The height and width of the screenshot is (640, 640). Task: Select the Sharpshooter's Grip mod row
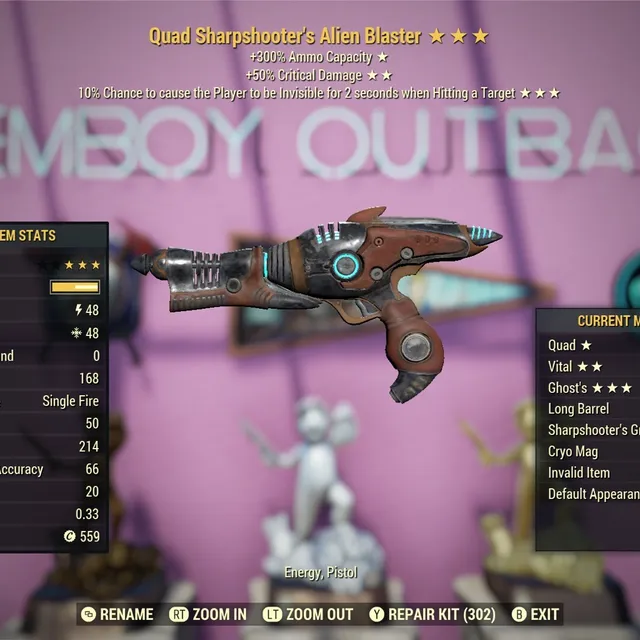(x=593, y=430)
